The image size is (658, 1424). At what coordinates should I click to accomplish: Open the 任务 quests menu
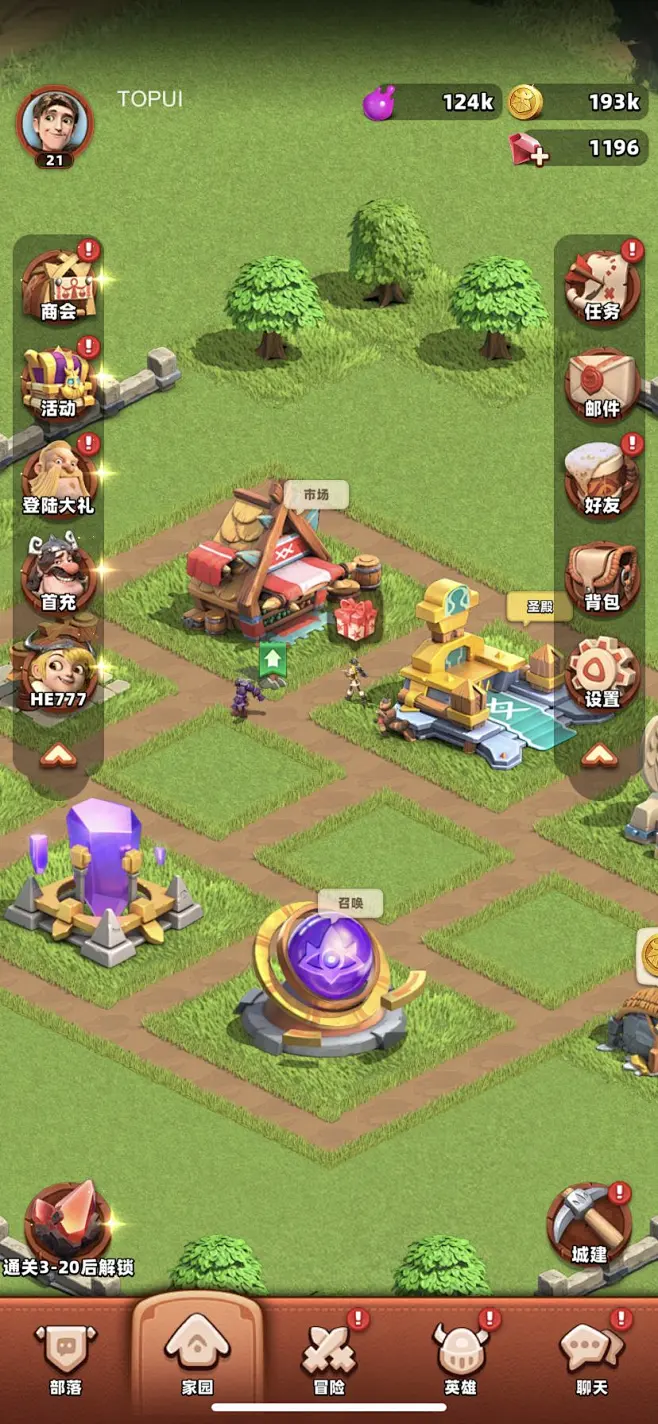tap(601, 287)
